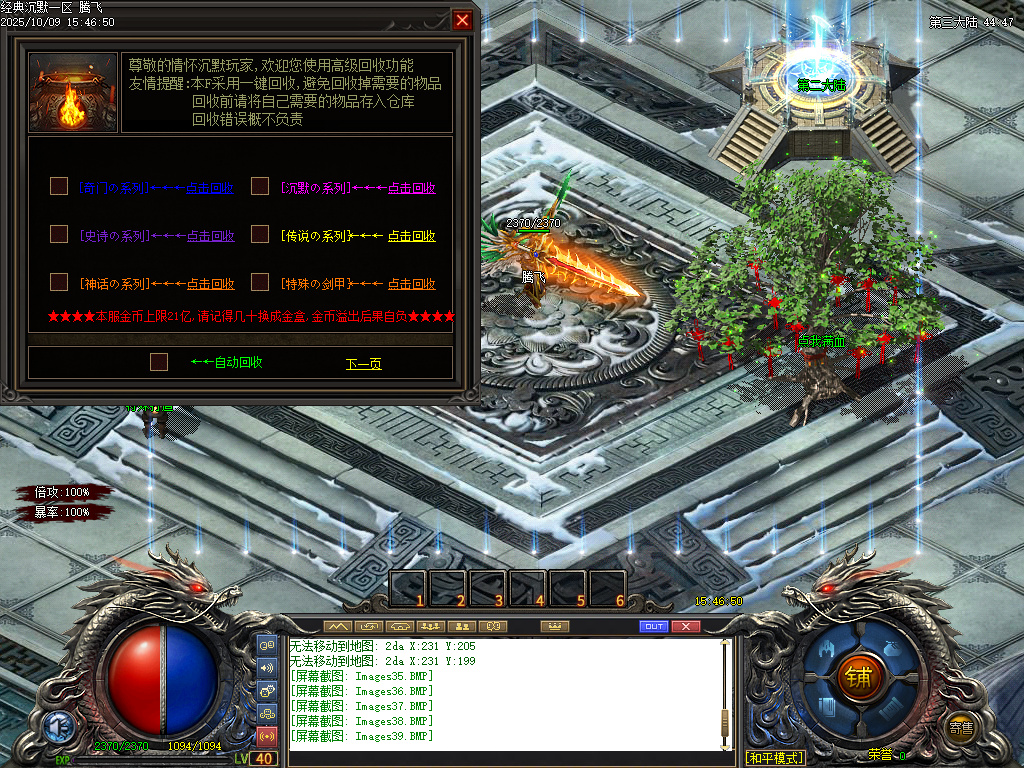Open the crown icon button above chat
This screenshot has width=1024, height=768.
554,626
